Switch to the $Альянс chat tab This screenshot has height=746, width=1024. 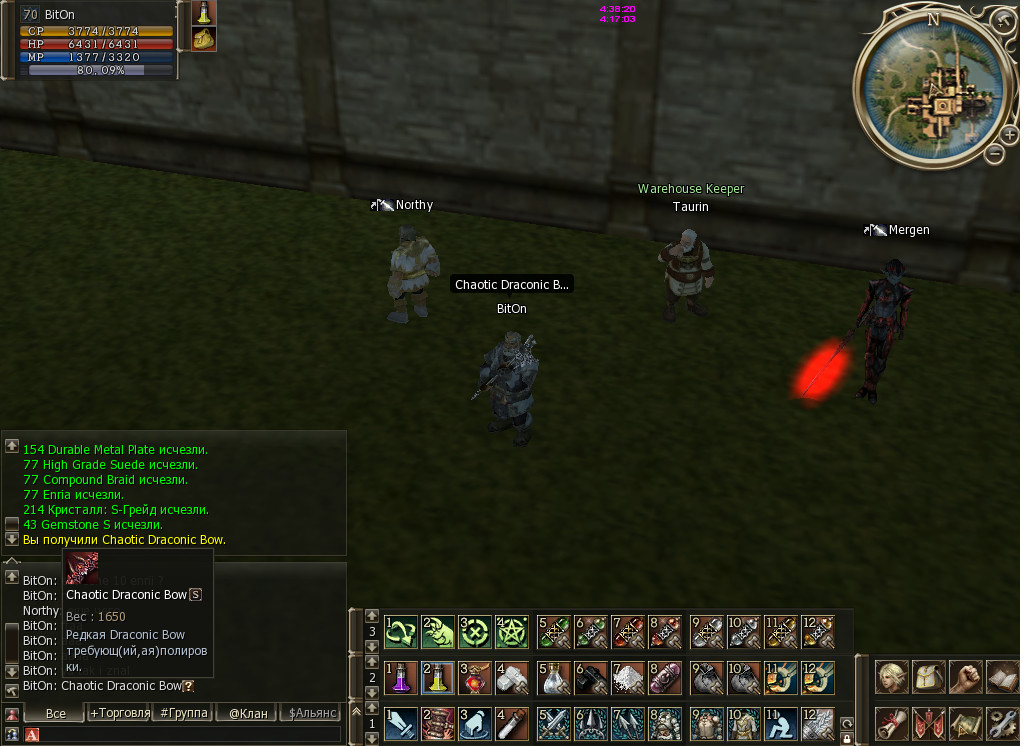pyautogui.click(x=311, y=713)
